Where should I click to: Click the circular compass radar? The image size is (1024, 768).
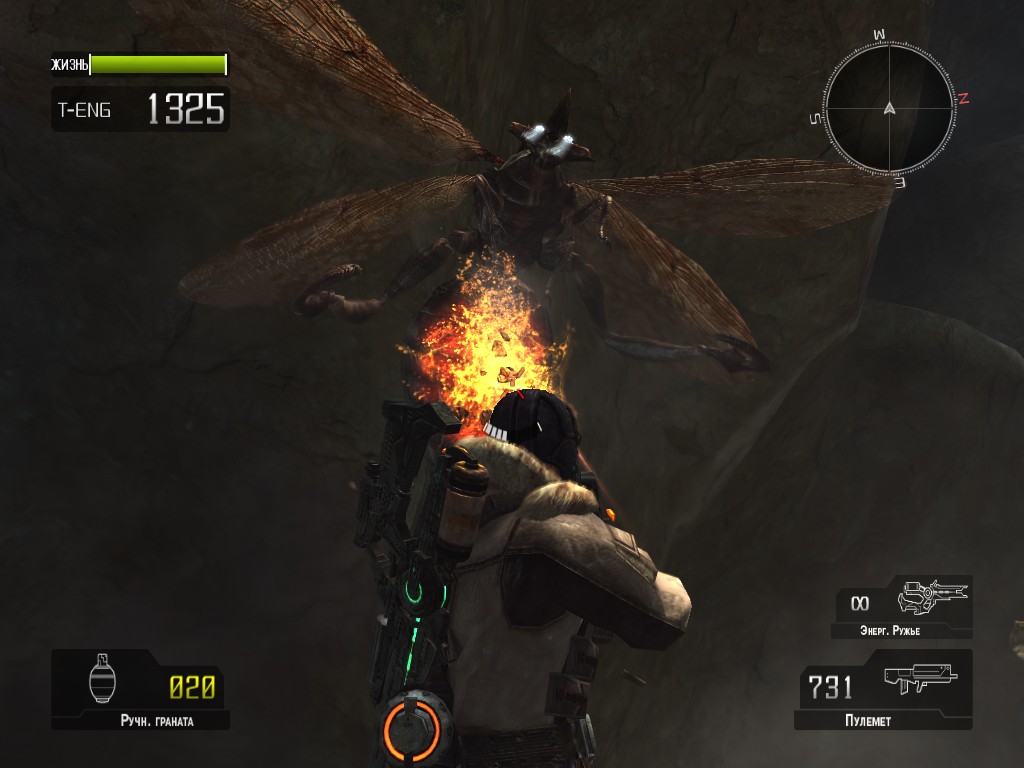888,108
